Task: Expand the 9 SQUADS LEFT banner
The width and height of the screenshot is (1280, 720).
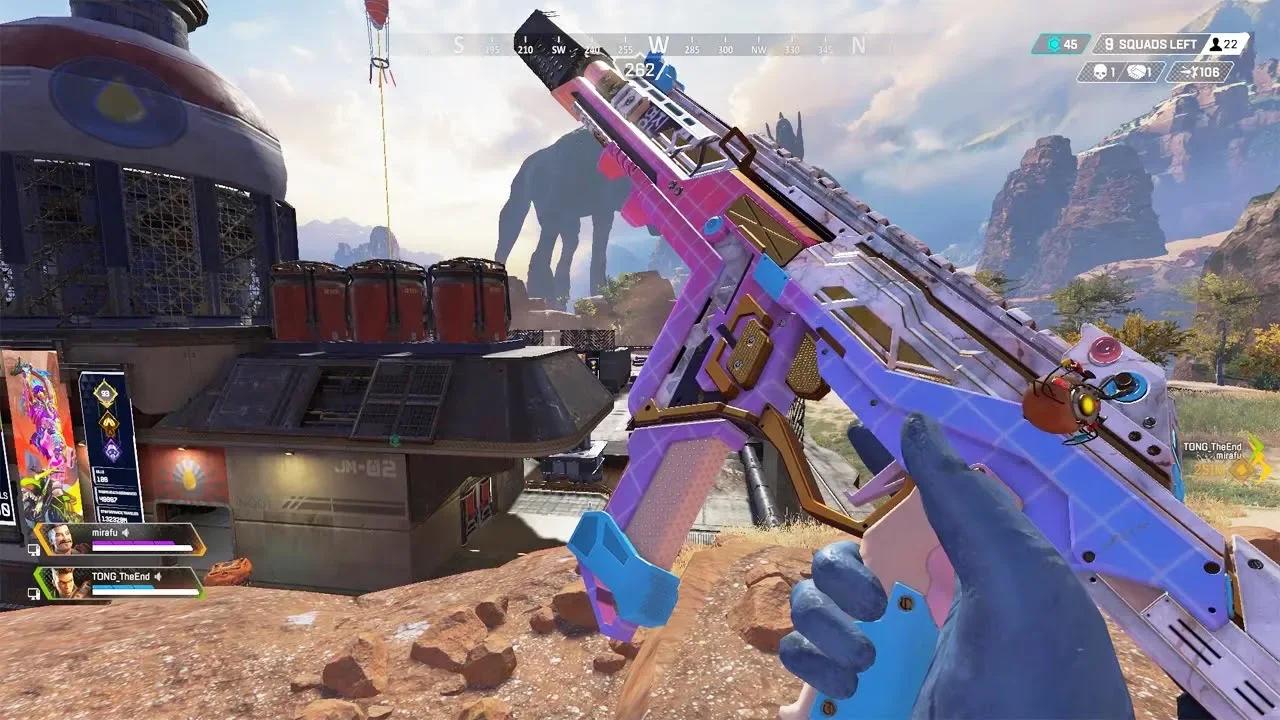Action: (x=1150, y=43)
